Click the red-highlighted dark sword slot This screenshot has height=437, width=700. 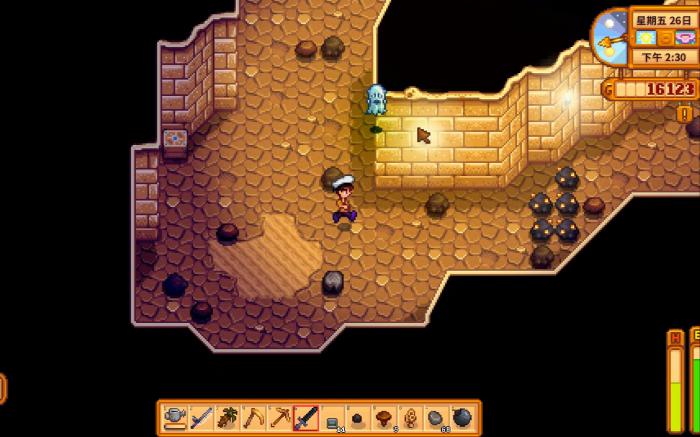click(x=306, y=416)
